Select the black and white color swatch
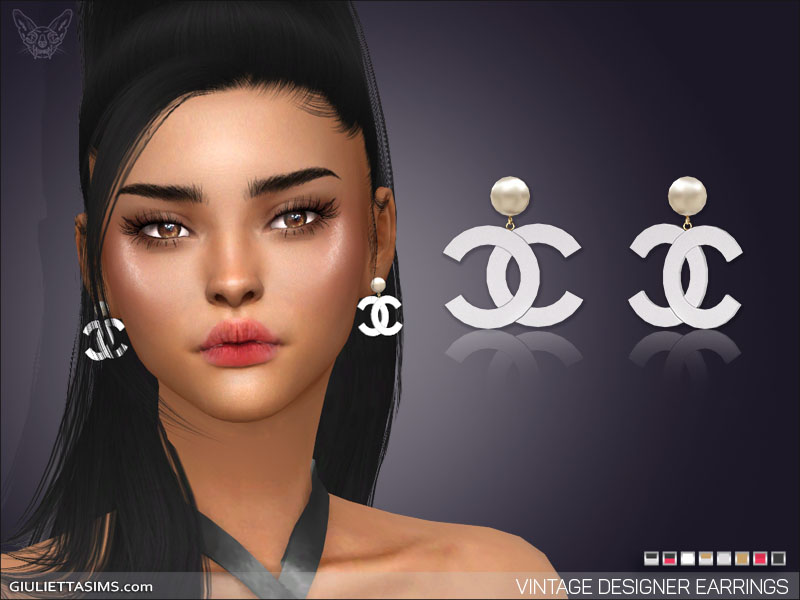This screenshot has width=800, height=600. (651, 558)
